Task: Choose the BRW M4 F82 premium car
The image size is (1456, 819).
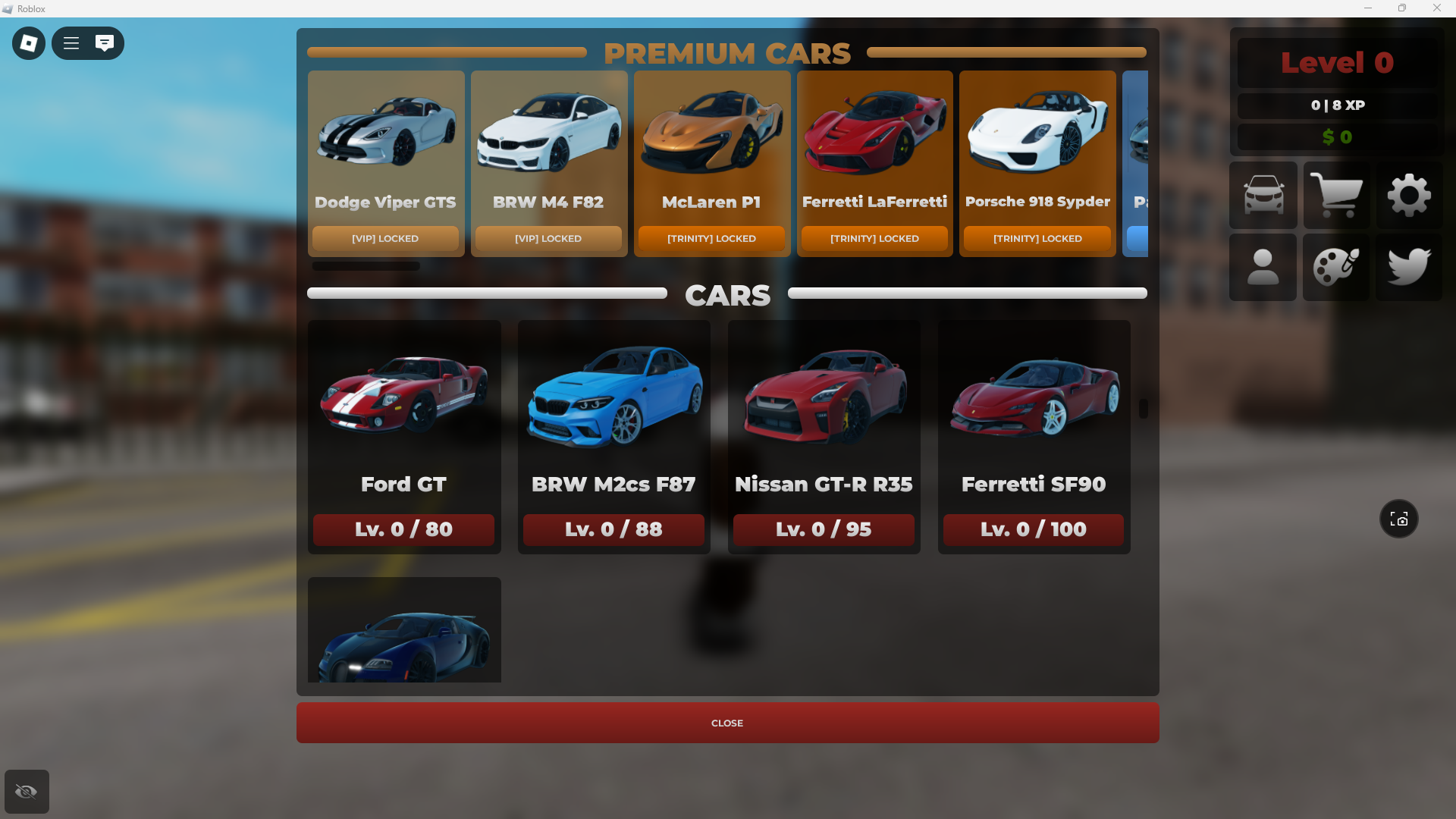Action: [549, 163]
